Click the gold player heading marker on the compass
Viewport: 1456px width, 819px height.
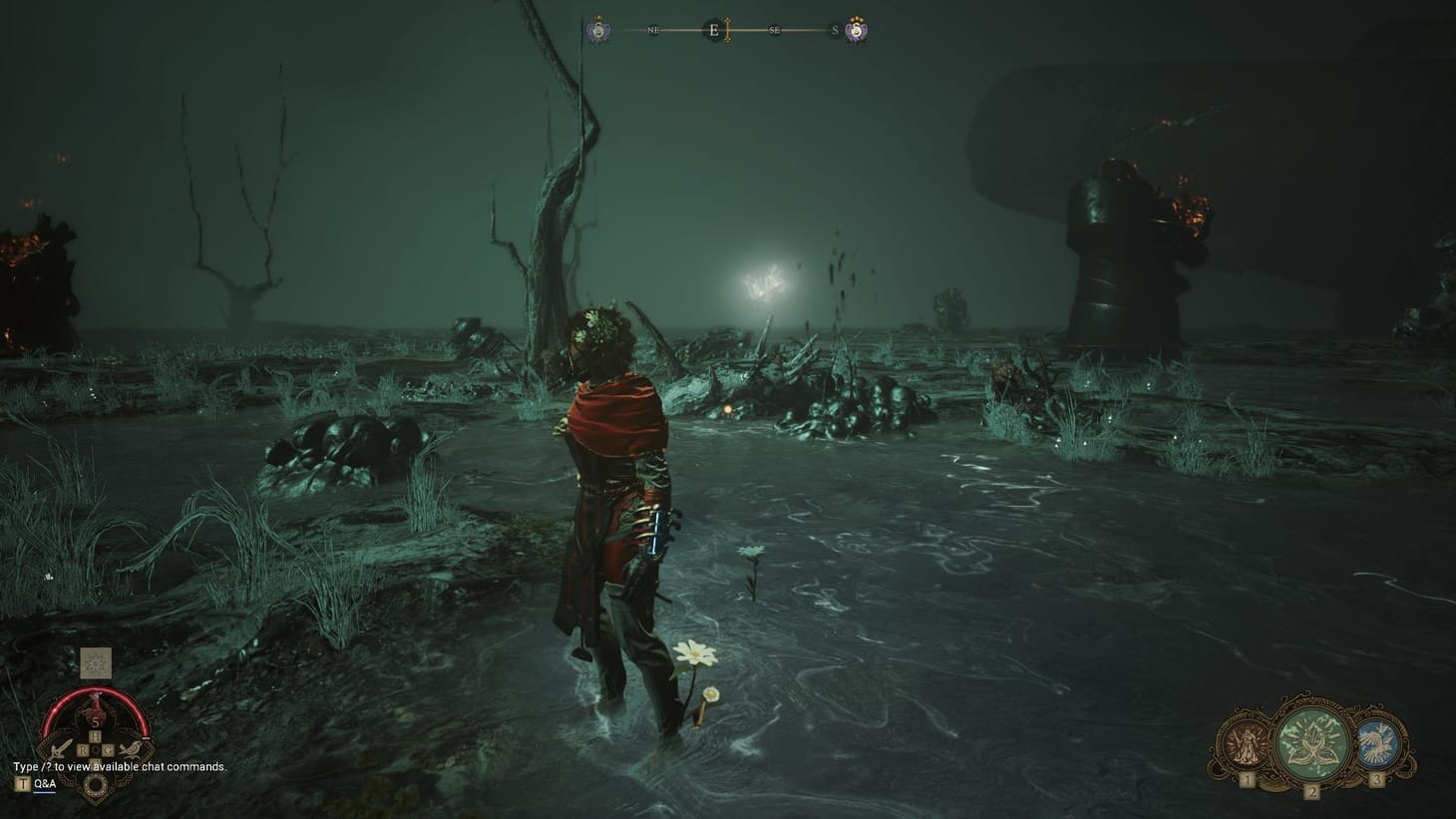coord(727,28)
